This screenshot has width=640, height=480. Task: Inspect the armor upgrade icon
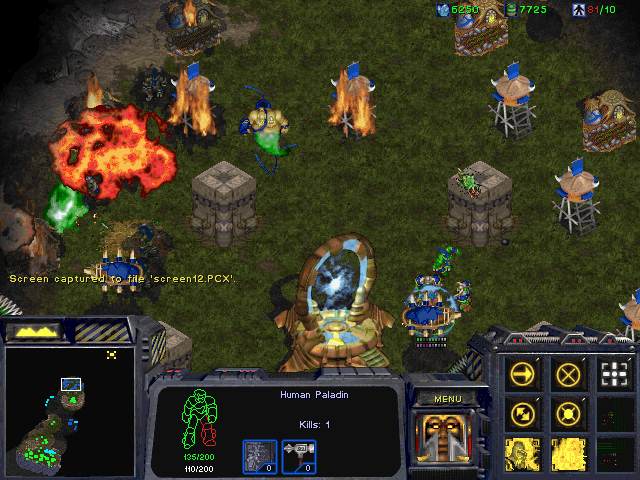click(259, 456)
